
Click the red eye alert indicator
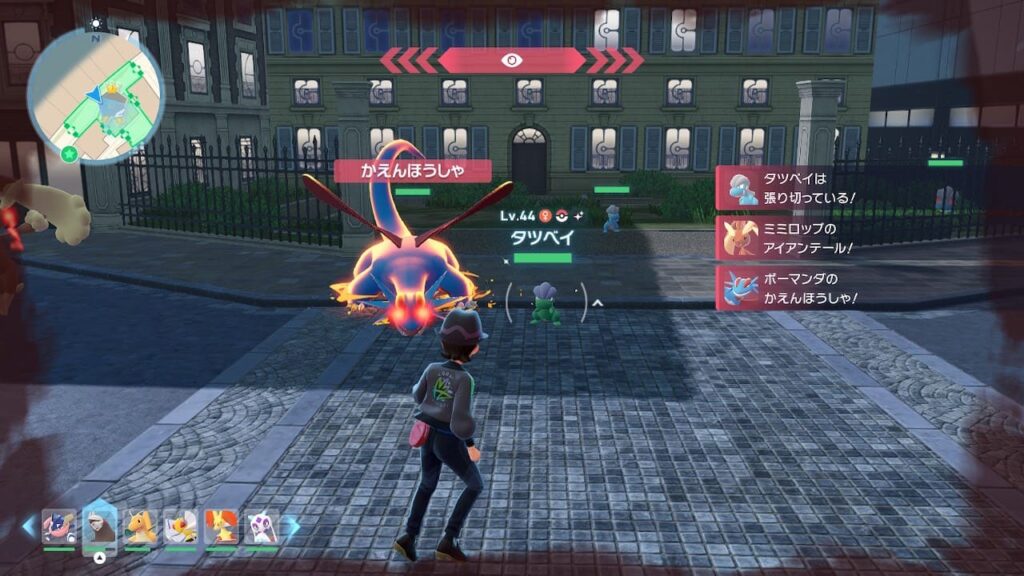(x=511, y=60)
